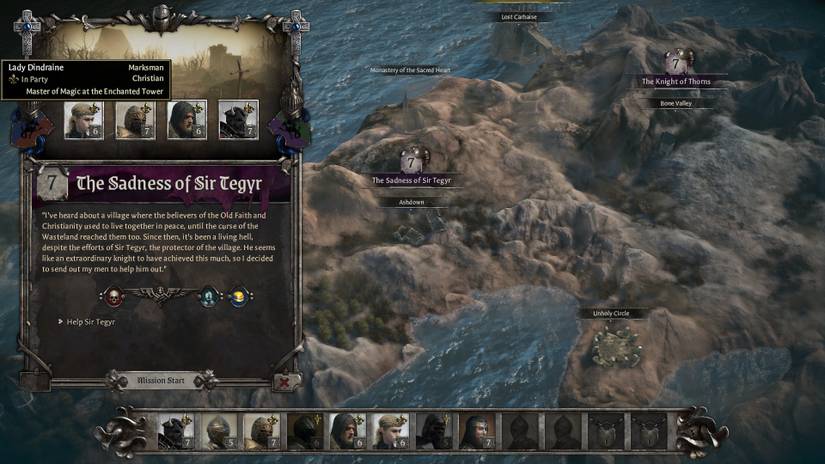Click the blue-green icon beside the gold coin

tap(210, 295)
